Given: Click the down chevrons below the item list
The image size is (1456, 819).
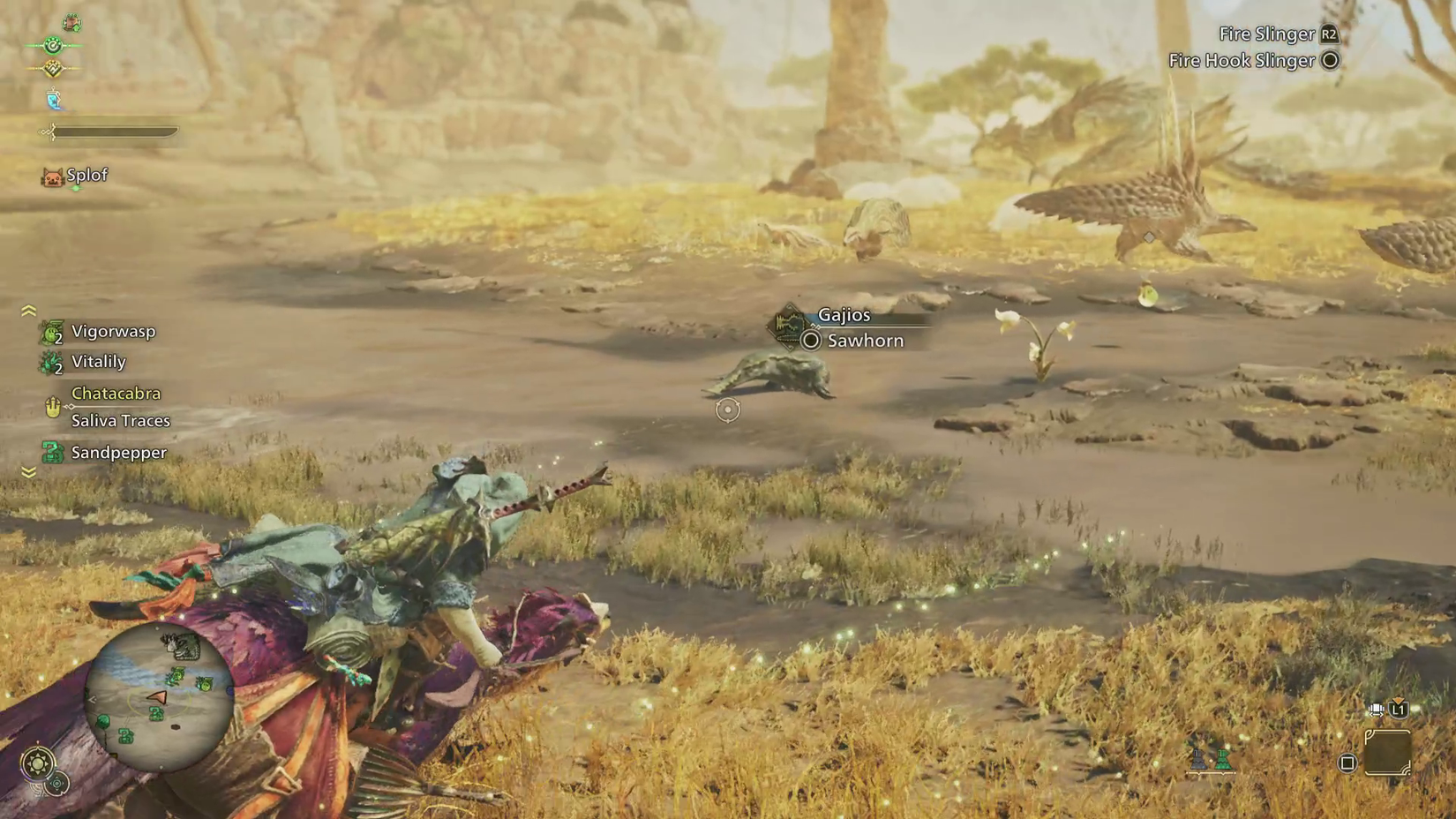Looking at the screenshot, I should [28, 473].
